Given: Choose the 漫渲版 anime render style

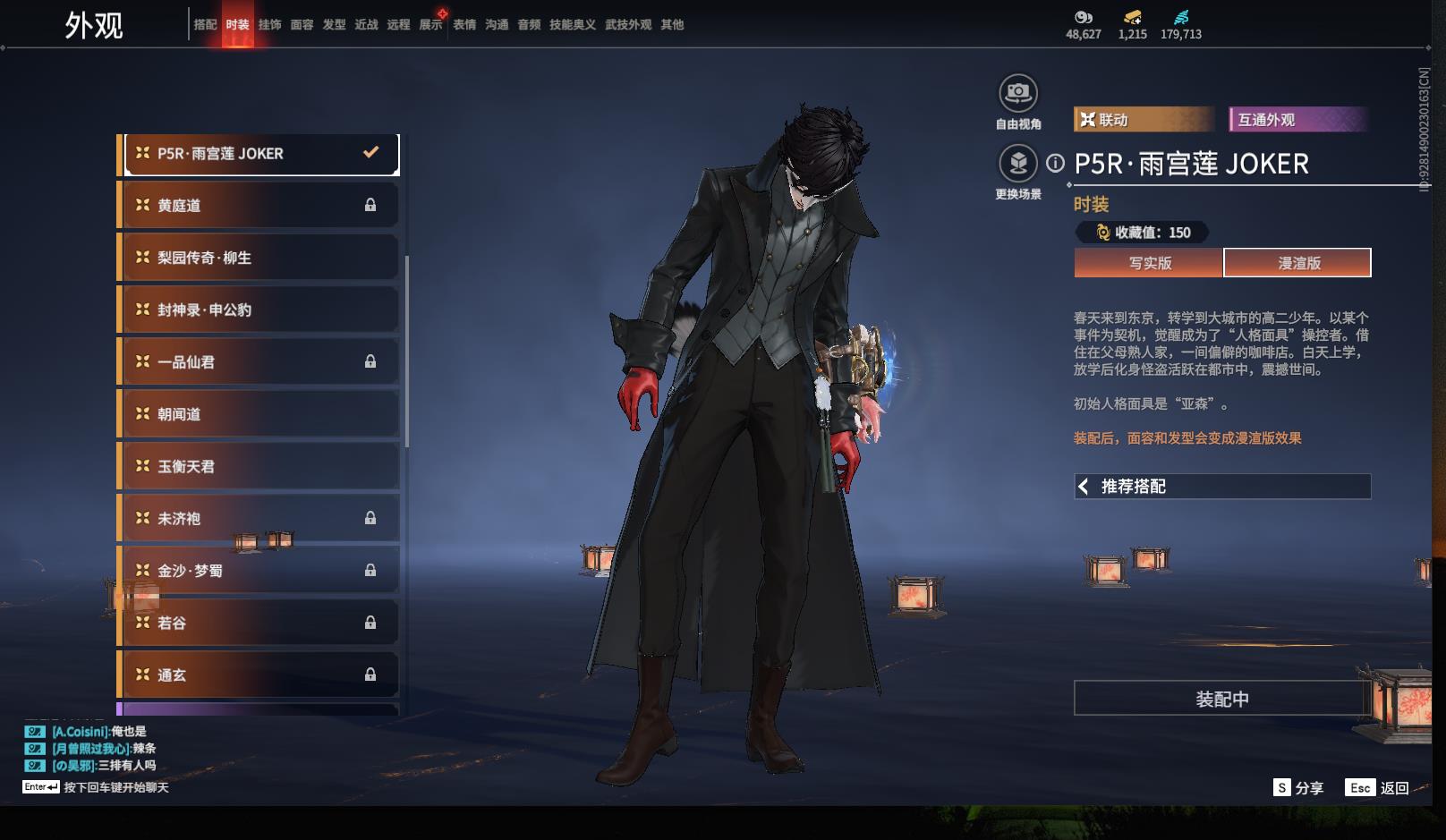Looking at the screenshot, I should pyautogui.click(x=1297, y=263).
